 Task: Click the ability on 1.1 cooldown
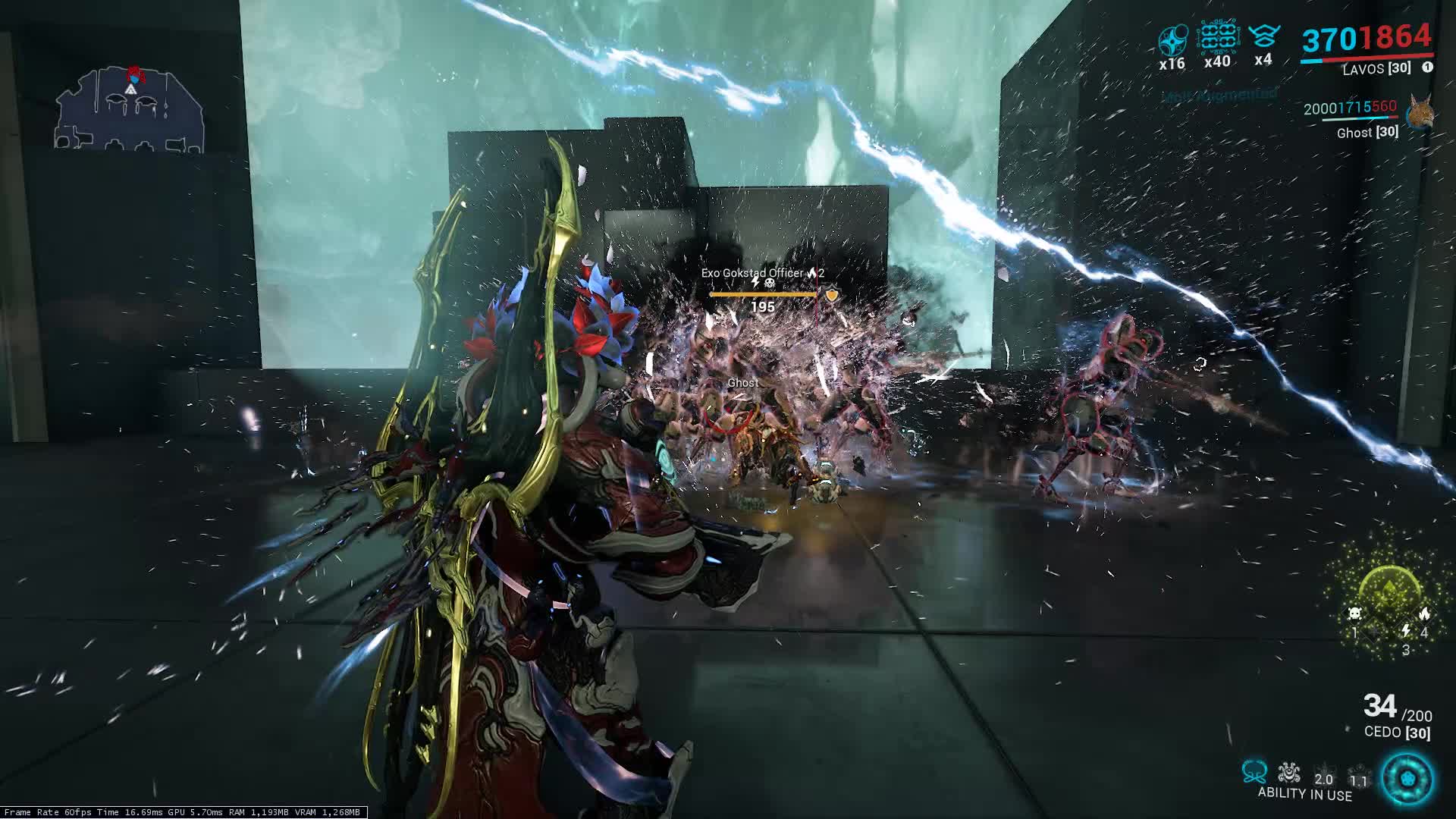click(1358, 777)
